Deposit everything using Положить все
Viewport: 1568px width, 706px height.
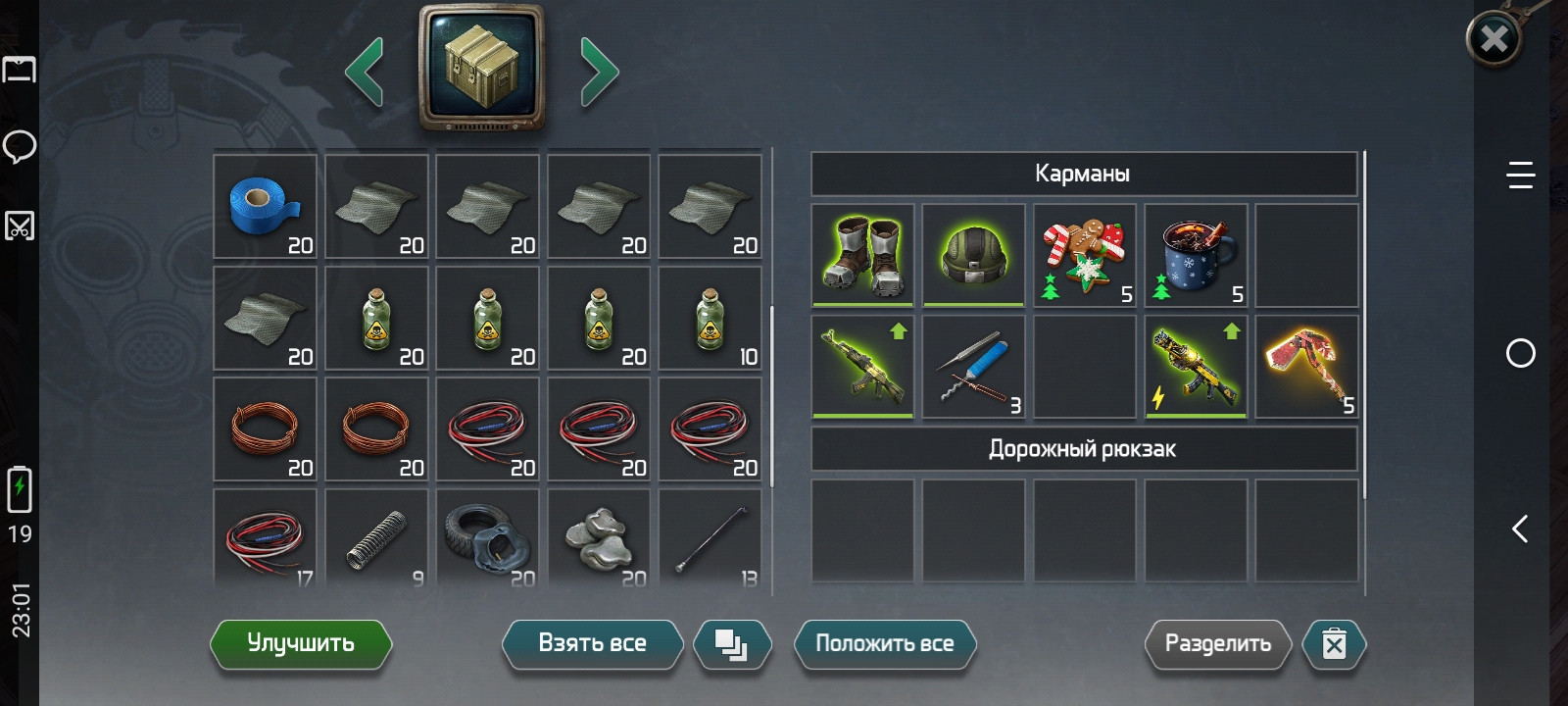pyautogui.click(x=884, y=644)
